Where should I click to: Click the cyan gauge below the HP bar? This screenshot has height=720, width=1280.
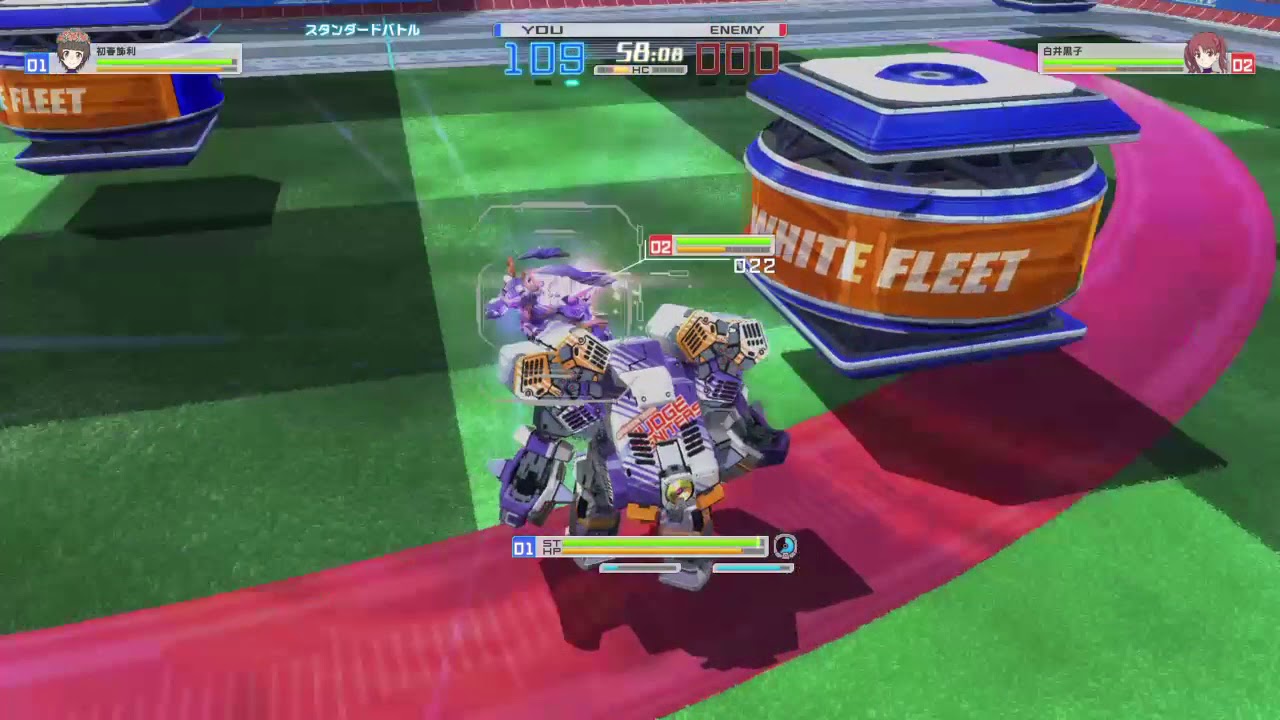click(640, 567)
